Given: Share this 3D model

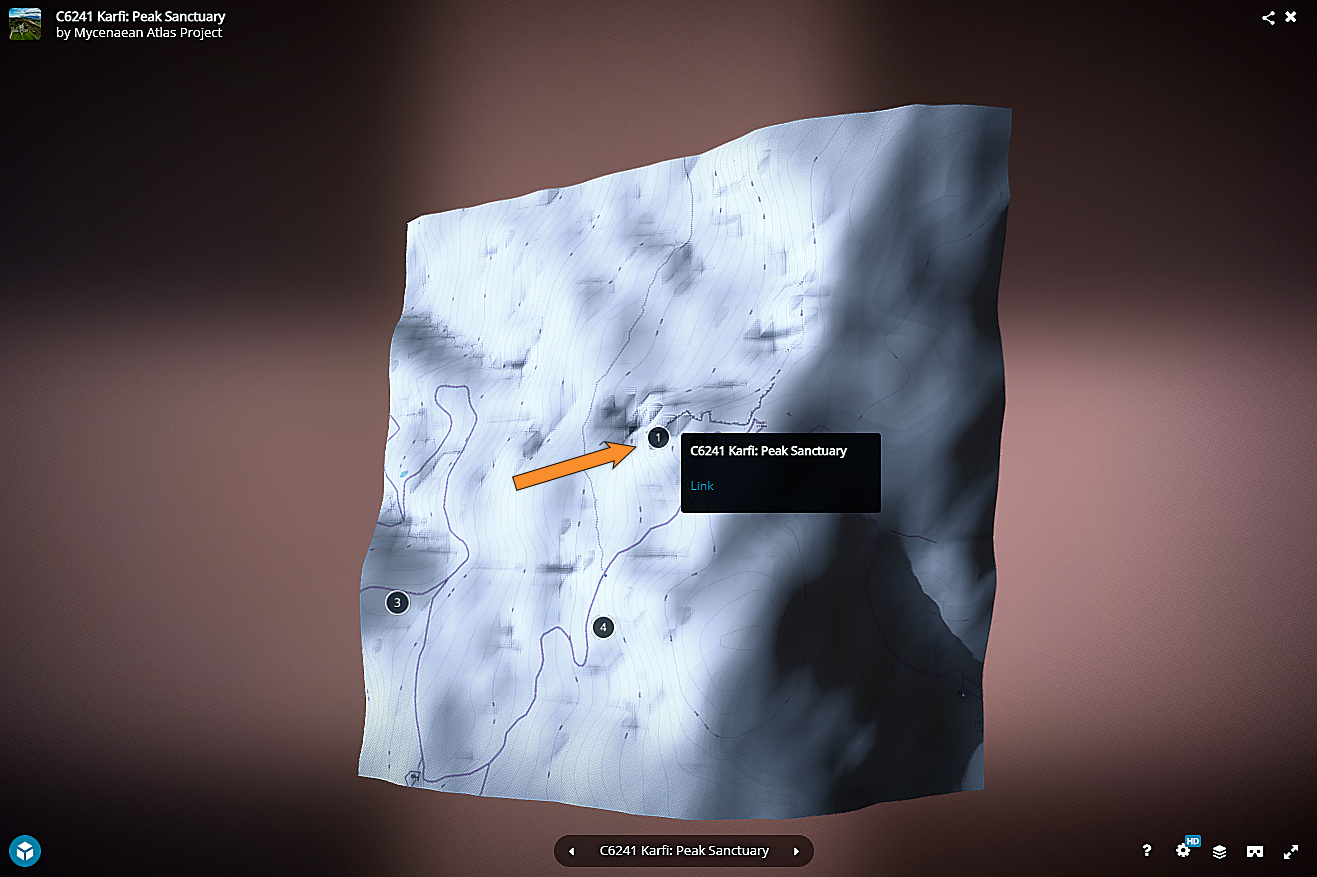Looking at the screenshot, I should click(x=1268, y=17).
